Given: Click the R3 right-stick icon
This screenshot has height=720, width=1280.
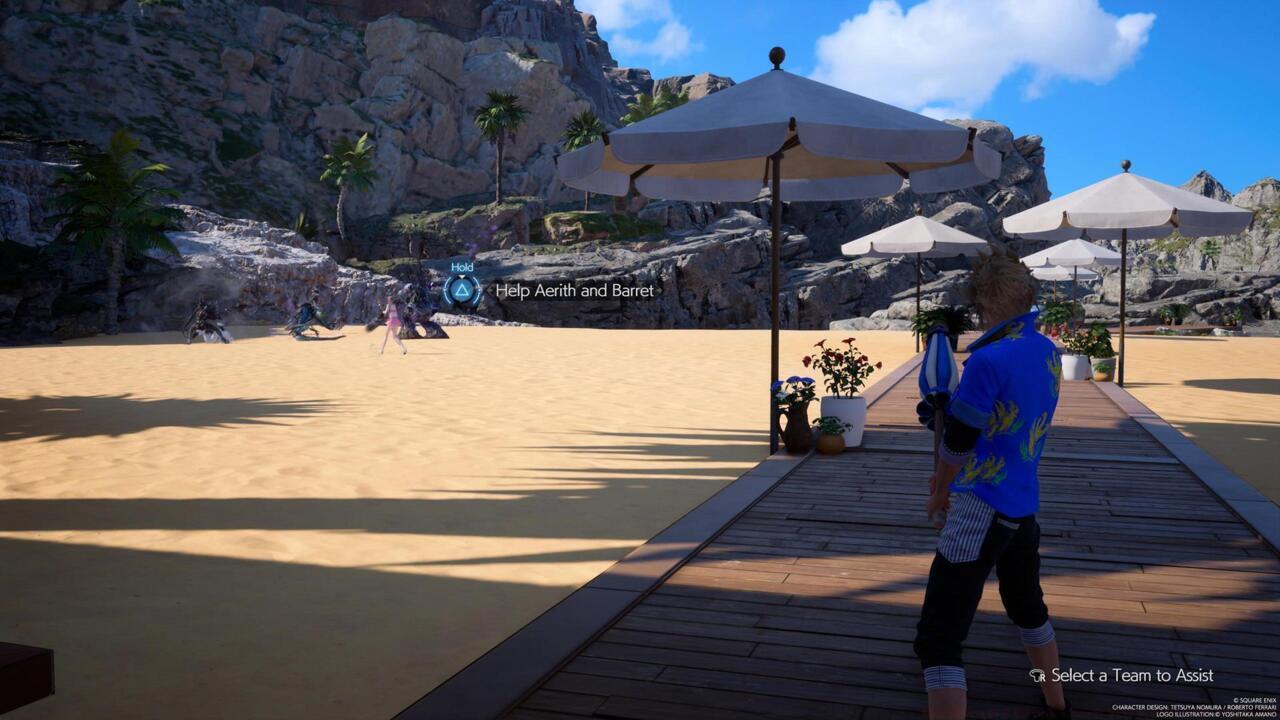Looking at the screenshot, I should click(x=1037, y=676).
